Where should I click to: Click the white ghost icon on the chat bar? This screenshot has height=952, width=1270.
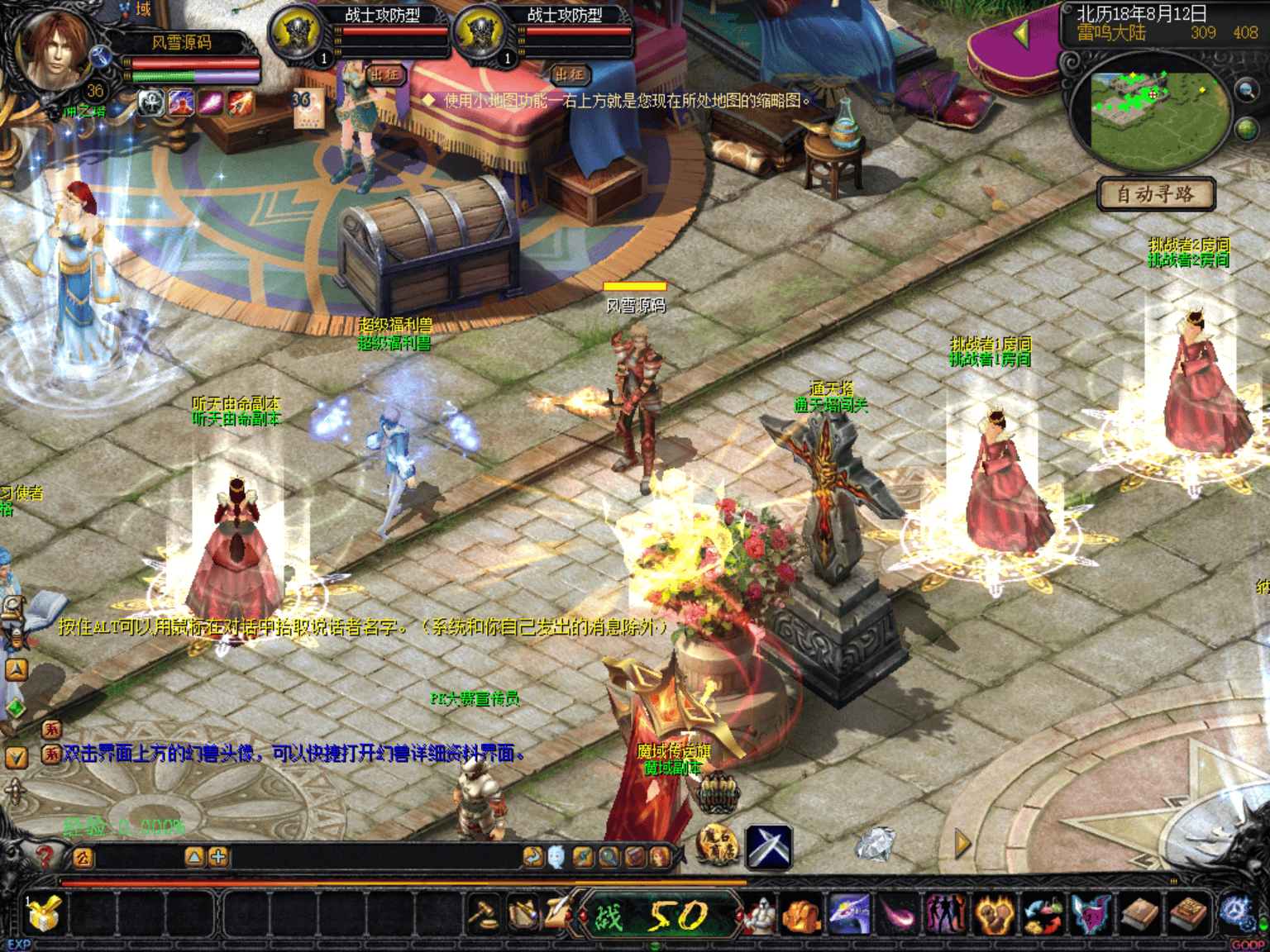pyautogui.click(x=556, y=857)
